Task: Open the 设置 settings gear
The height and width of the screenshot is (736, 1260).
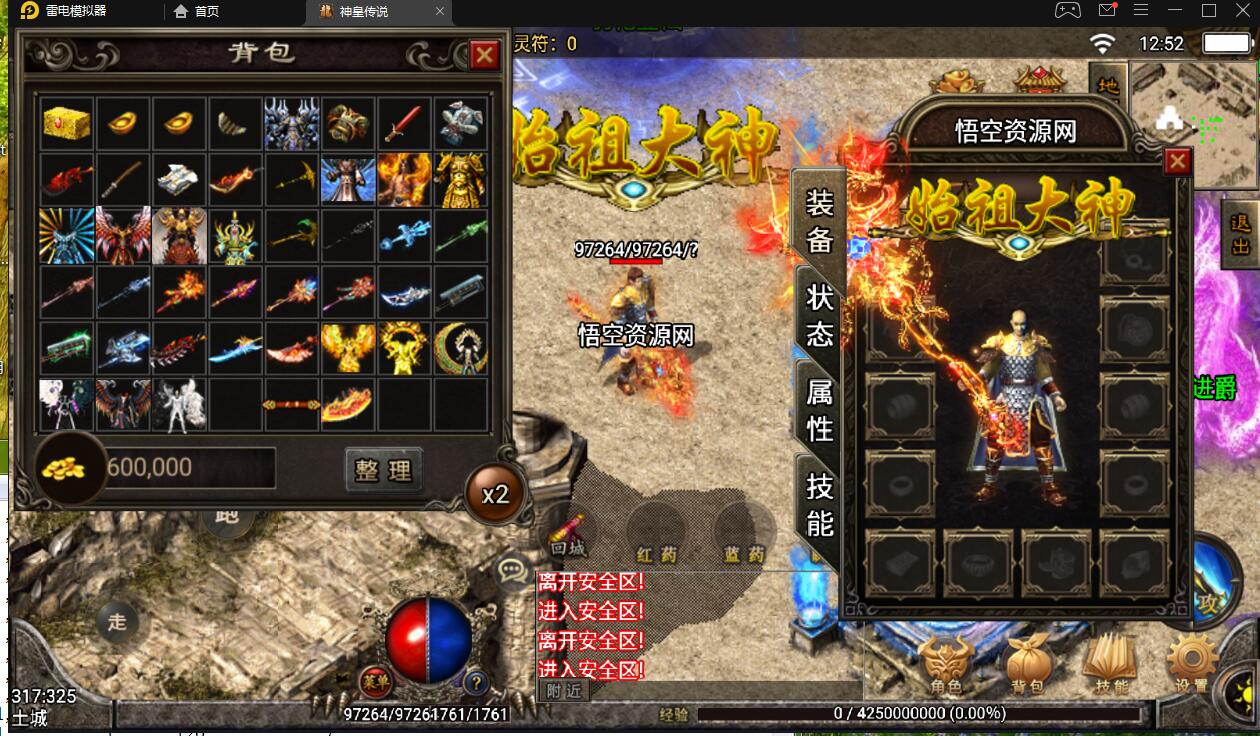Action: (x=1191, y=664)
